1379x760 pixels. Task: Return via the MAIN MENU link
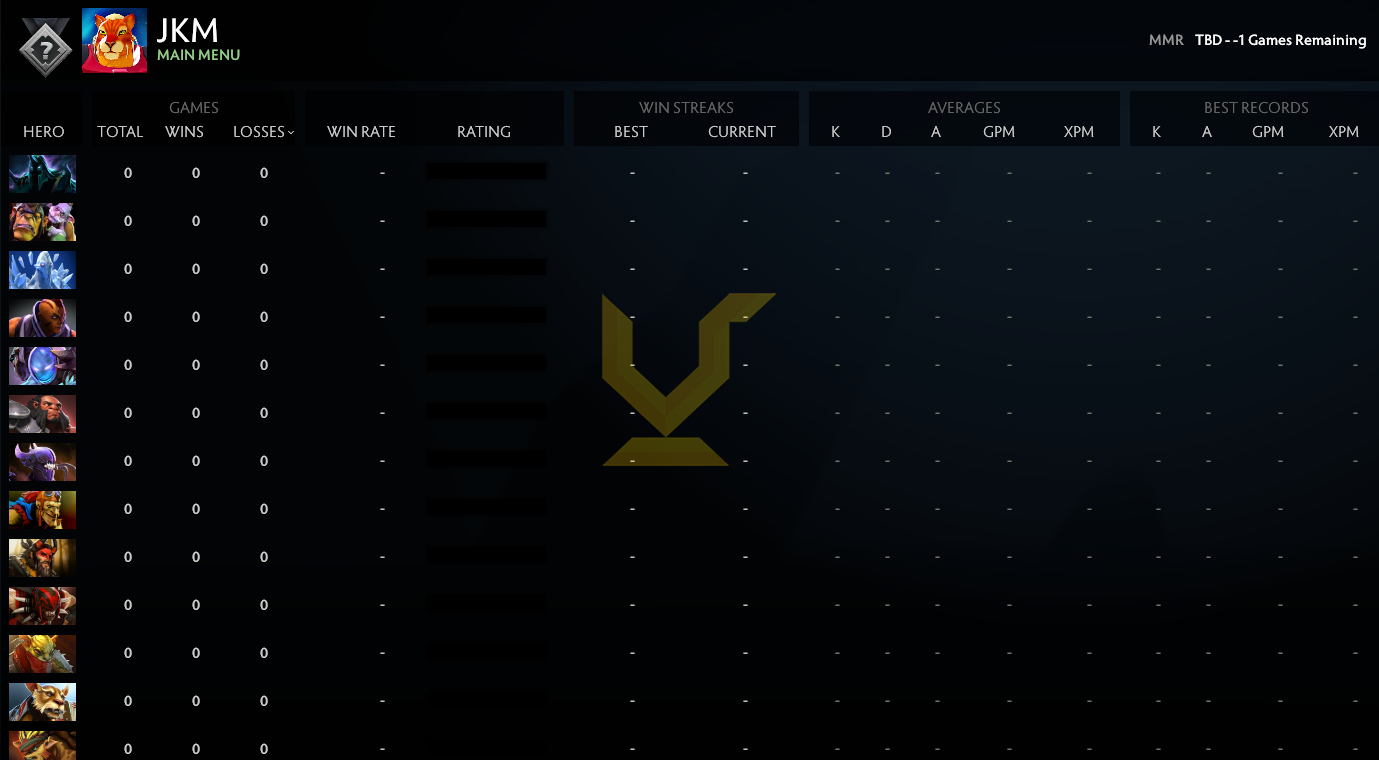pos(200,55)
